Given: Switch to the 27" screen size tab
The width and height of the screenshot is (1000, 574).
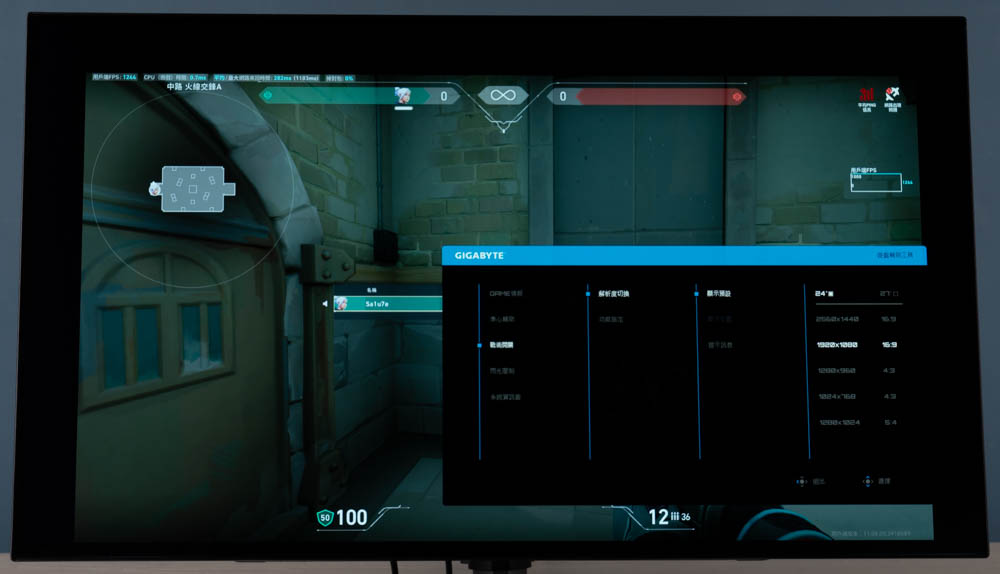Looking at the screenshot, I should click(888, 294).
